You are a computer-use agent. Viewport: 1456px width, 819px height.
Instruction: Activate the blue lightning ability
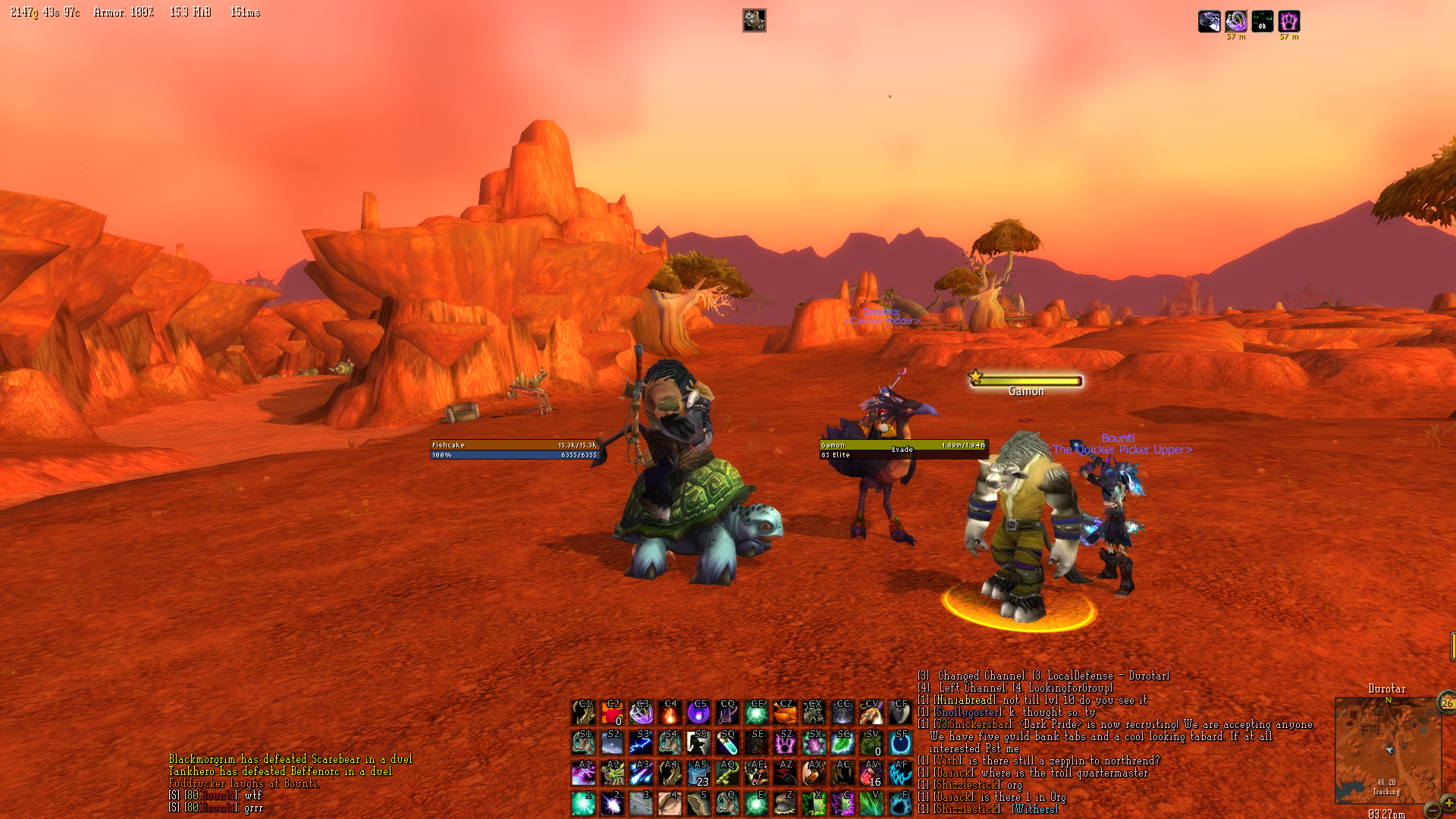(641, 743)
